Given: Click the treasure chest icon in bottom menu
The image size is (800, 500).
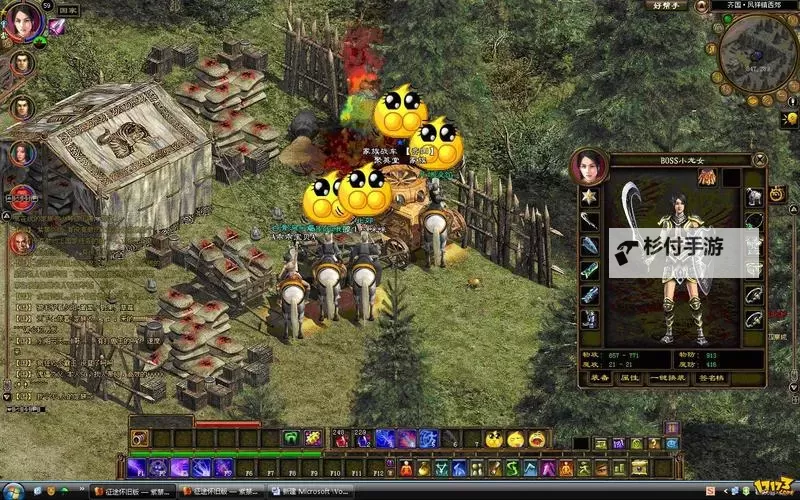Looking at the screenshot, I should pos(638,467).
